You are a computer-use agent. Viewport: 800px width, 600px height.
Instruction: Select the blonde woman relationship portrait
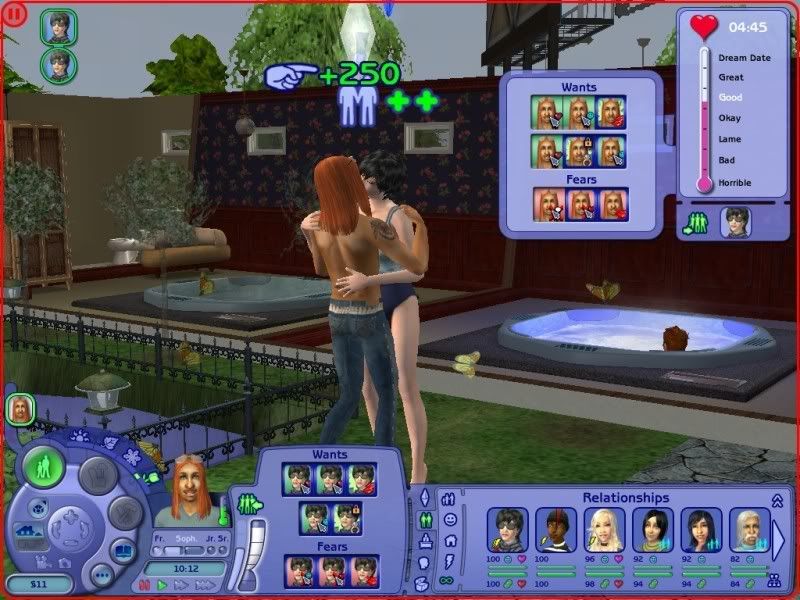[605, 531]
